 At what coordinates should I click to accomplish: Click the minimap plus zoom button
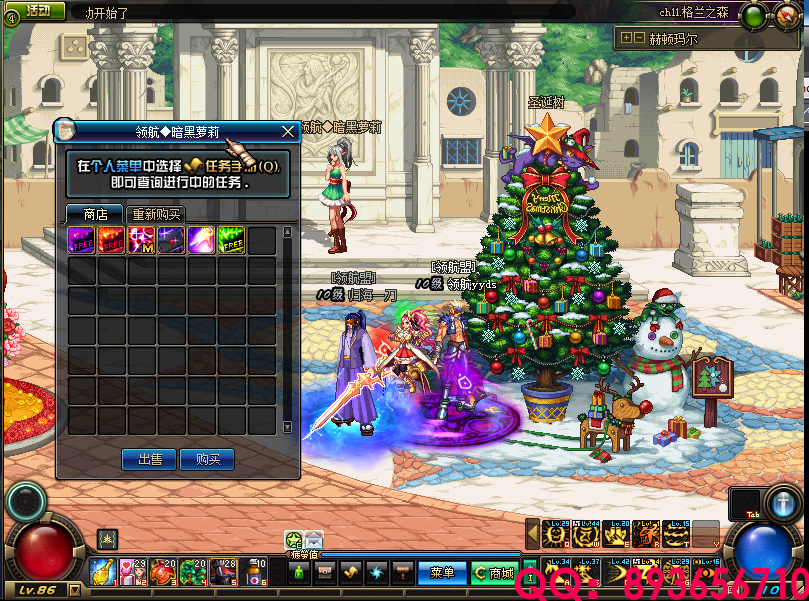tap(625, 39)
